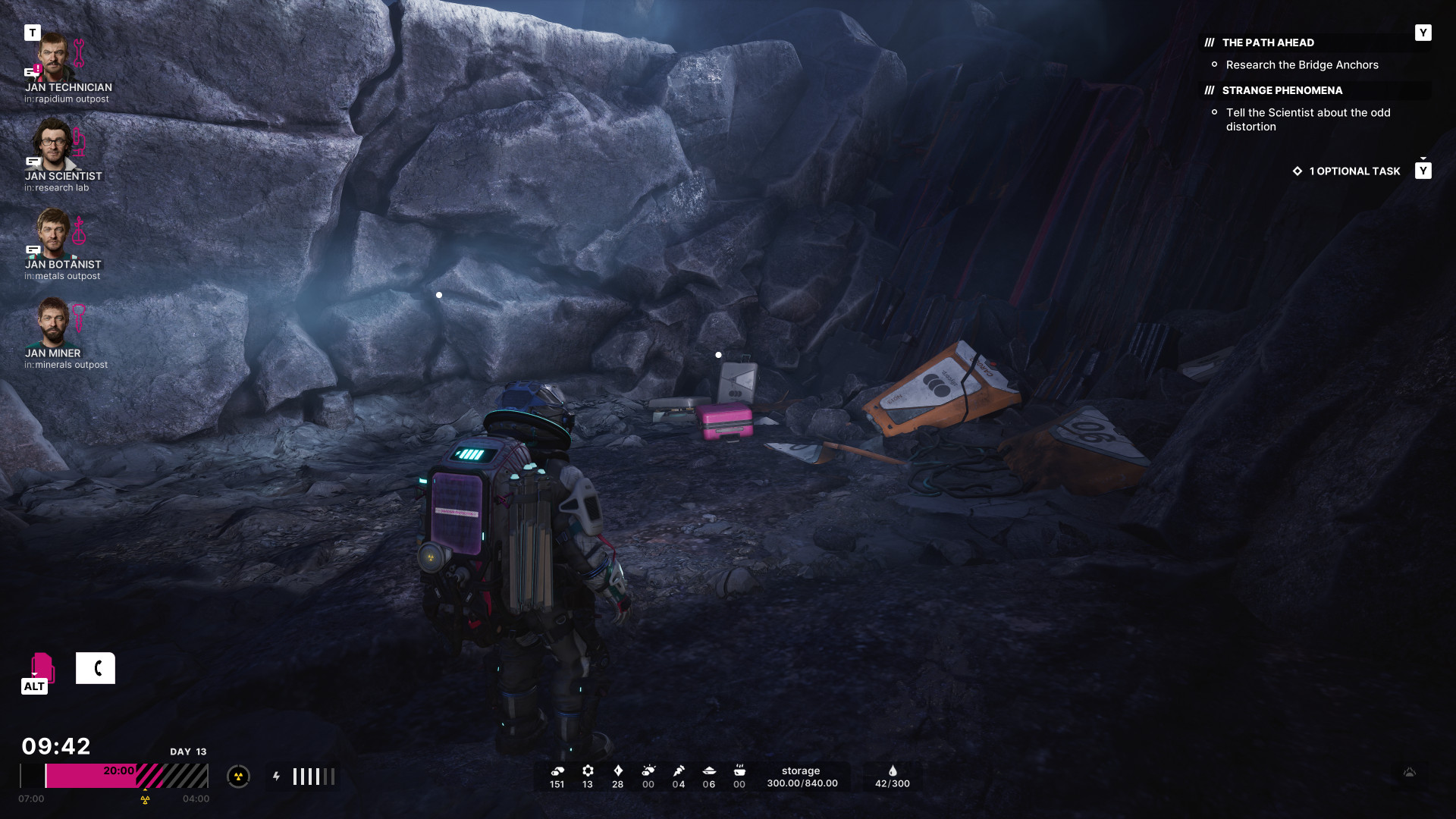
Task: Select the storage capacity panel
Action: (802, 777)
